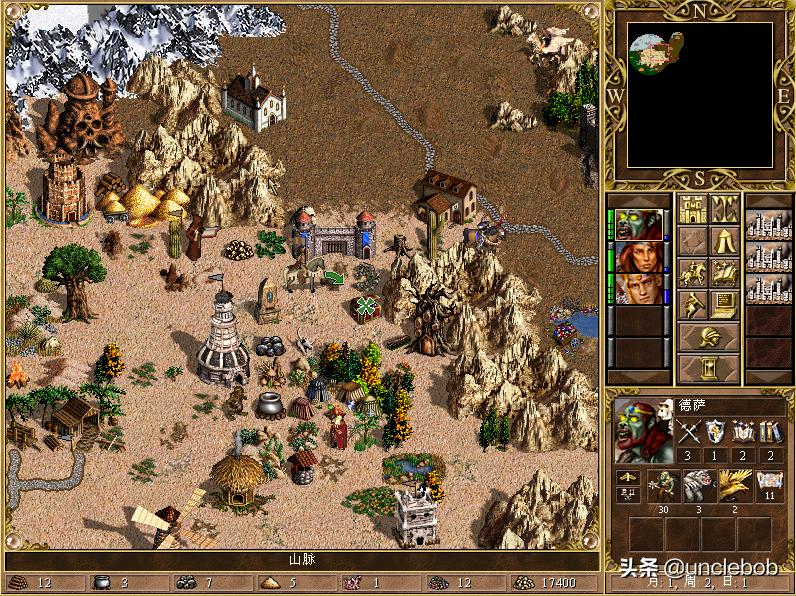Open the spellbook cast spell button
Viewport: 796px width, 596px height.
pyautogui.click(x=724, y=272)
